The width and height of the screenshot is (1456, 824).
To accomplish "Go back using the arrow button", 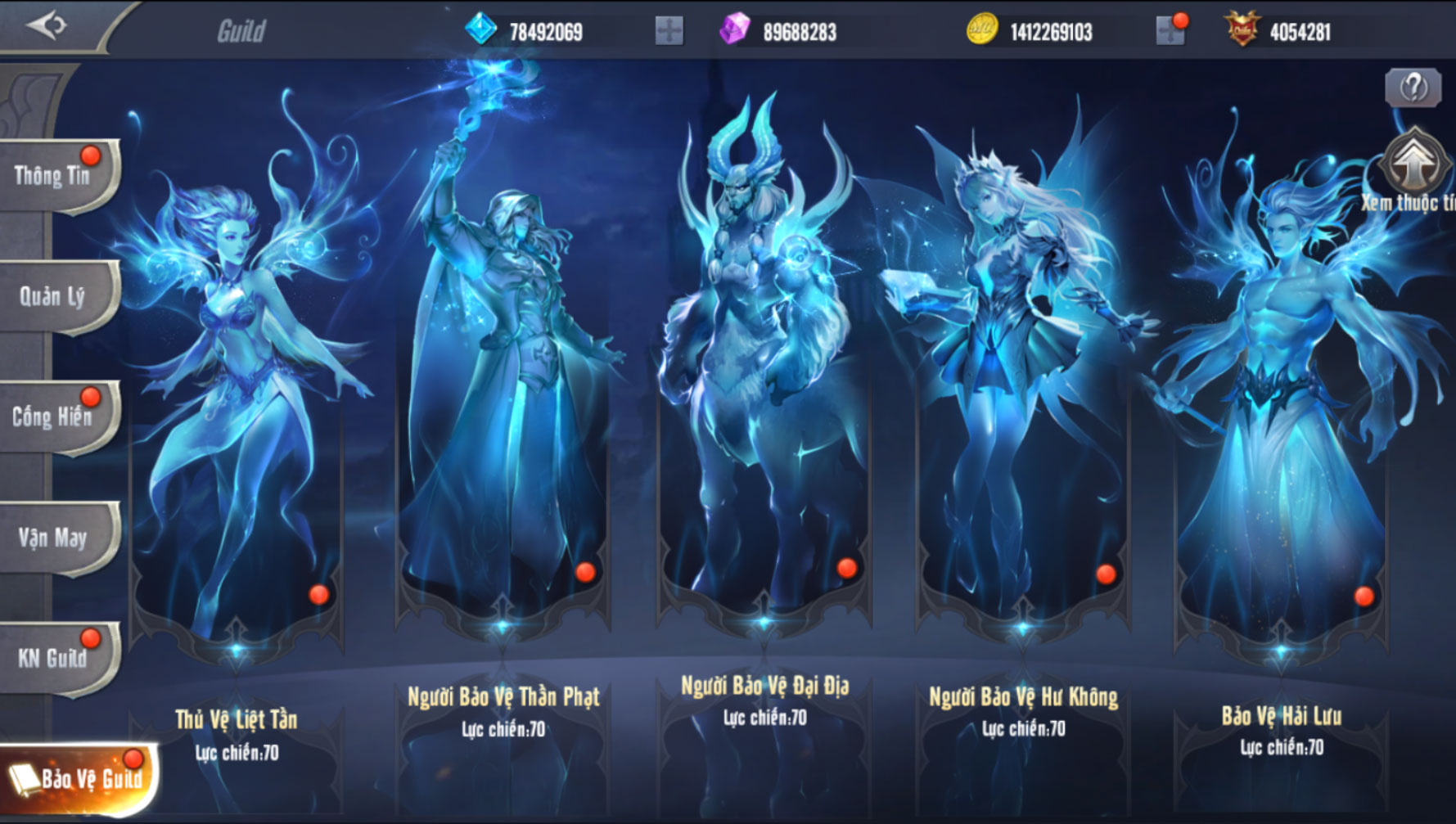I will coord(46,26).
